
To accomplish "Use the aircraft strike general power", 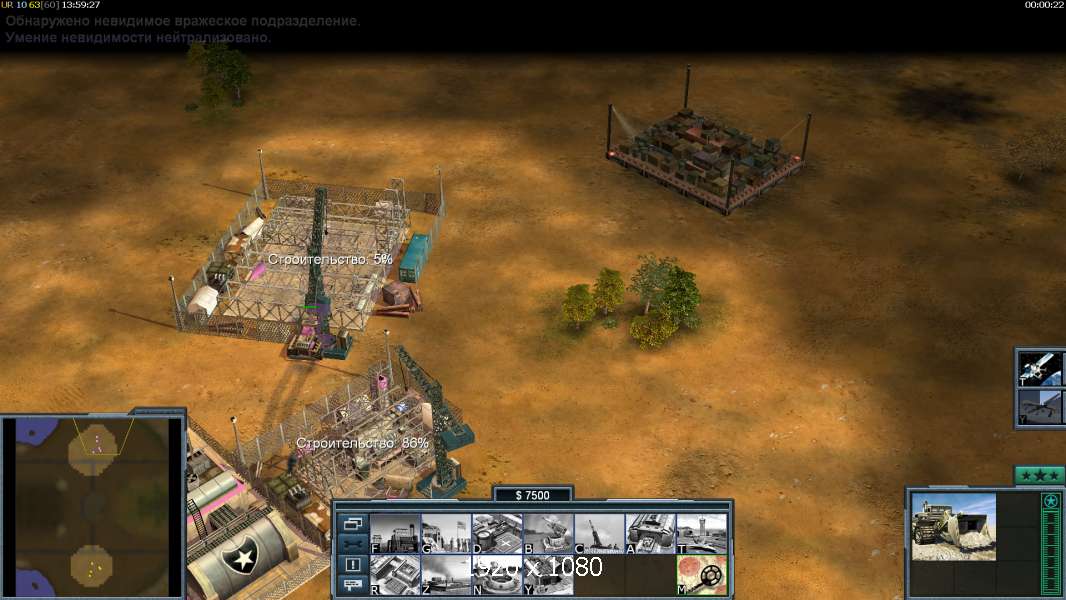I will 1041,408.
